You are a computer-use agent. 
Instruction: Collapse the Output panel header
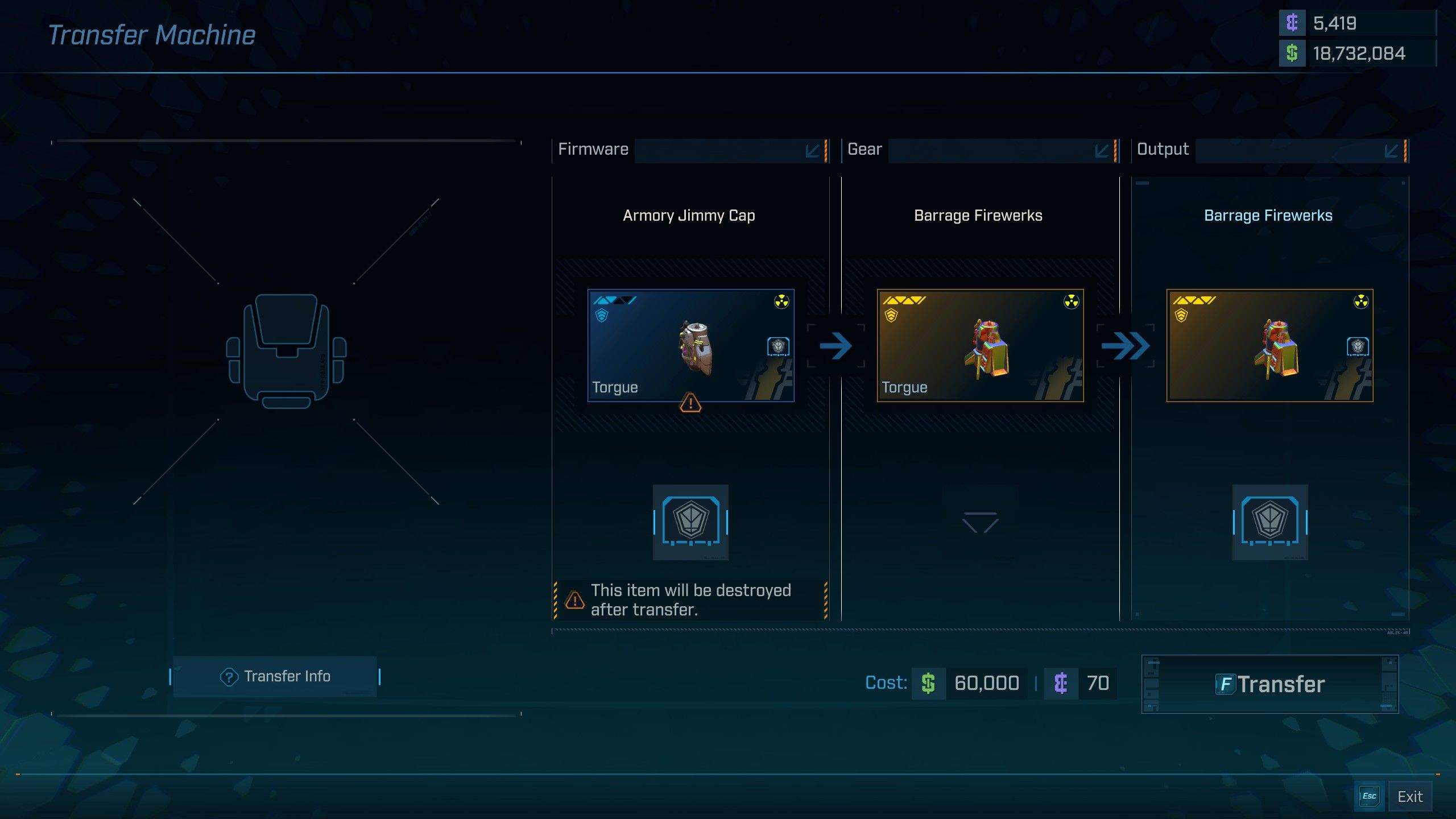tap(1391, 151)
